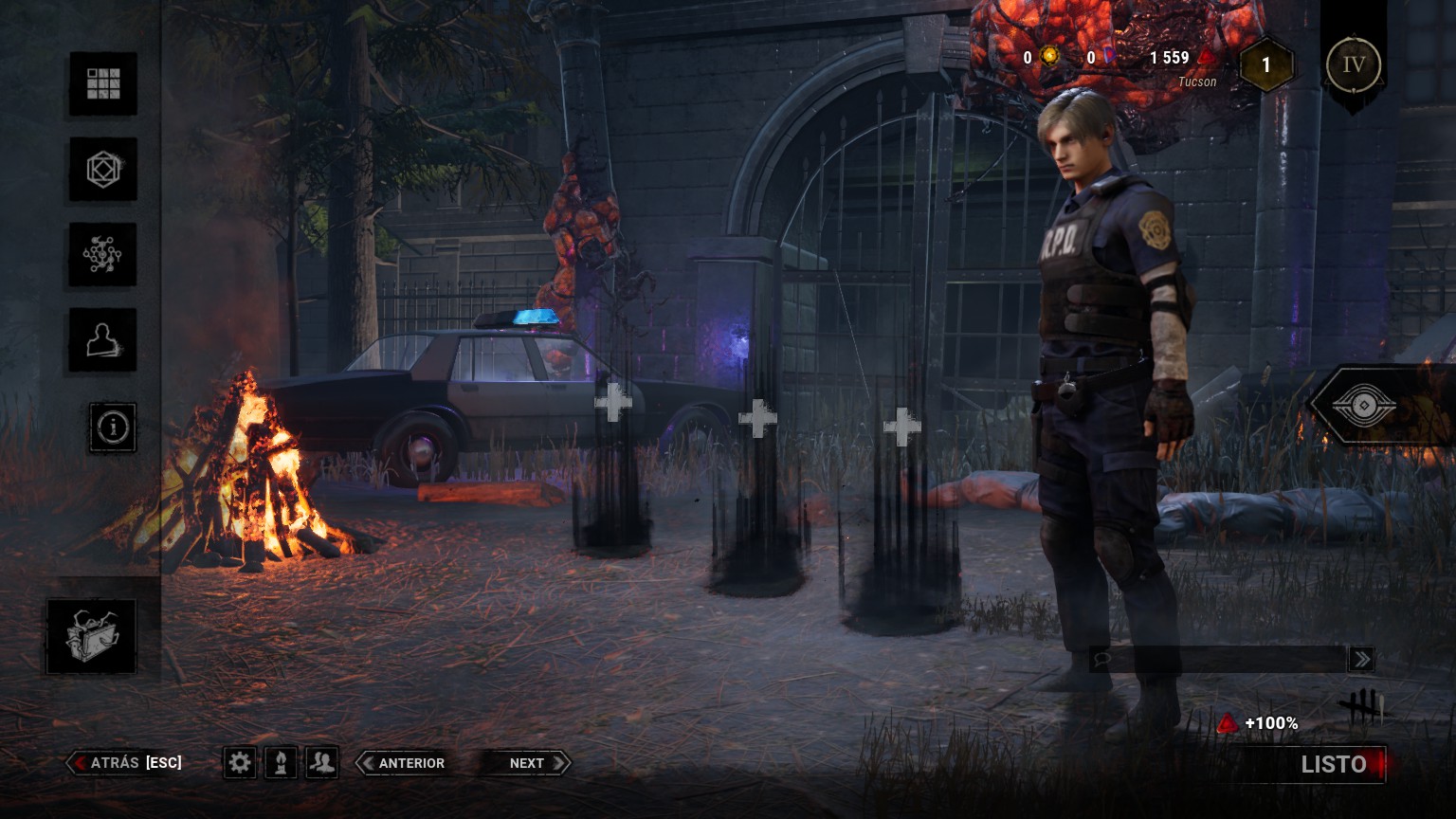Open the friends list icon
The height and width of the screenshot is (819, 1456).
[322, 763]
